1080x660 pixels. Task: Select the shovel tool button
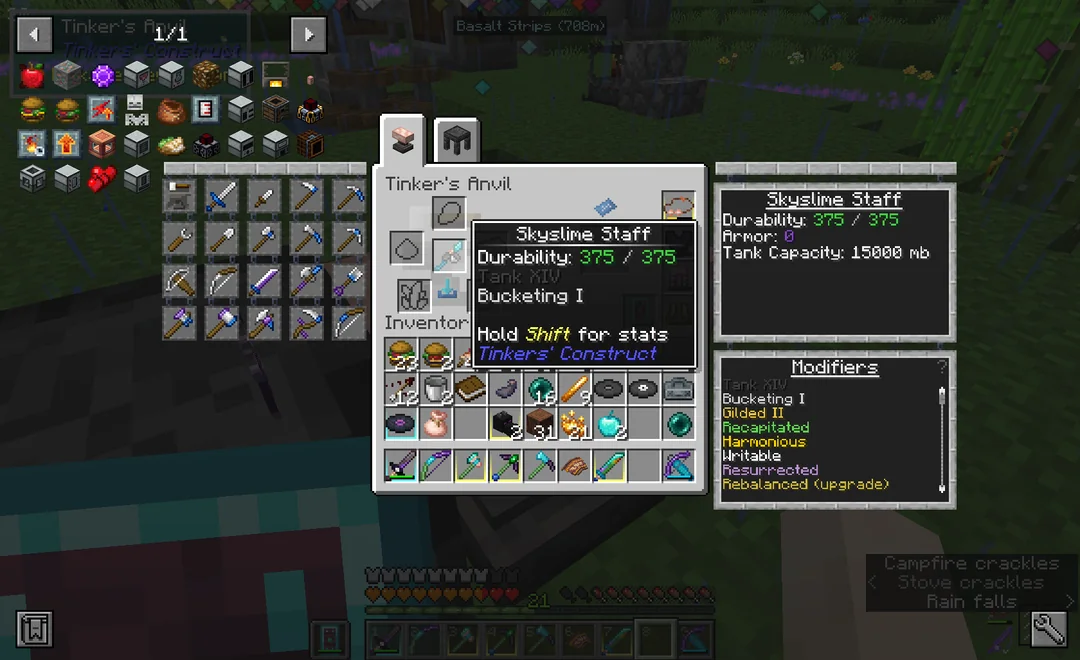pos(223,238)
